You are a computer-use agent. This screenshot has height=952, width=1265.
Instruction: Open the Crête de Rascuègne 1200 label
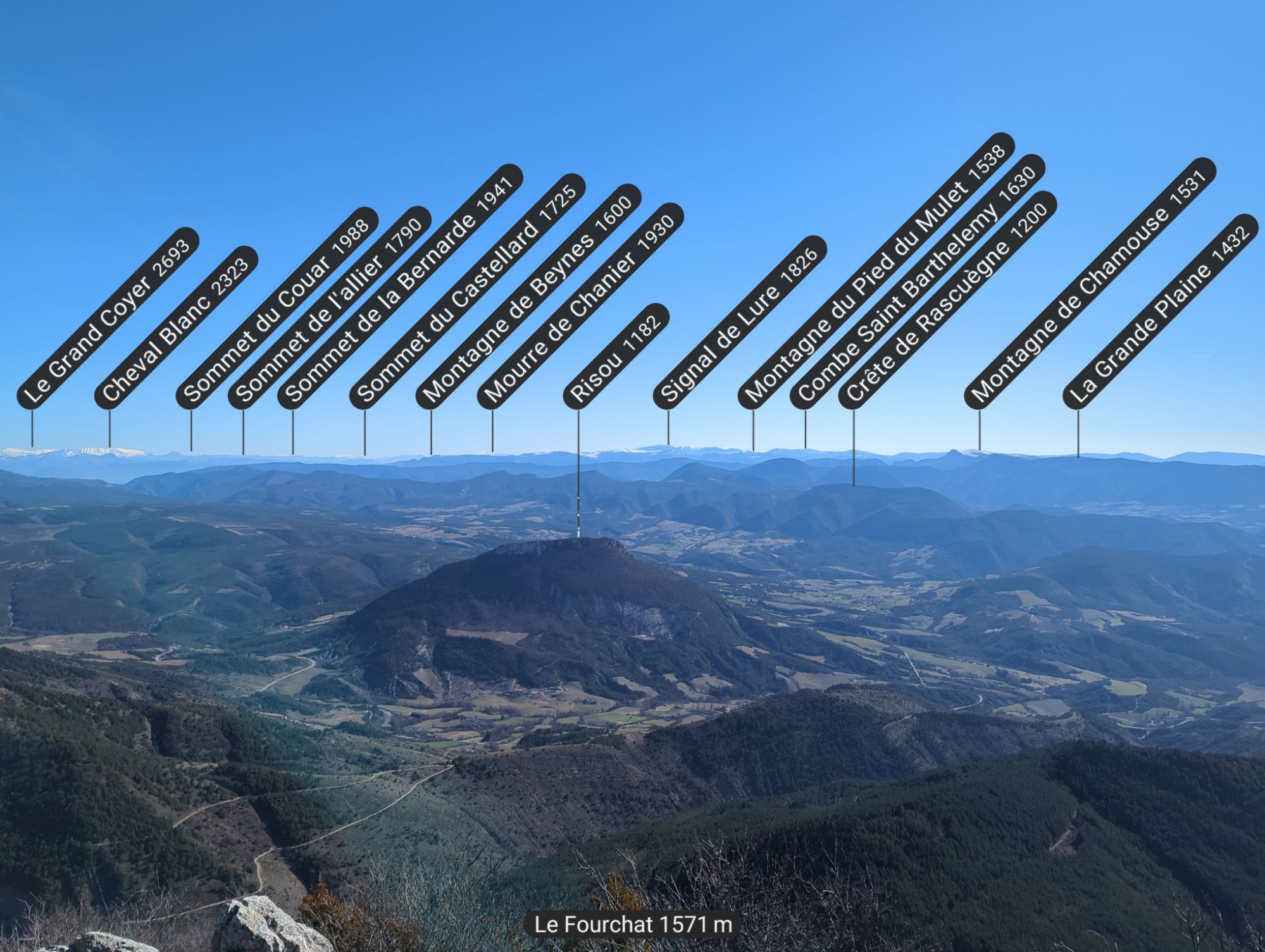pyautogui.click(x=947, y=300)
